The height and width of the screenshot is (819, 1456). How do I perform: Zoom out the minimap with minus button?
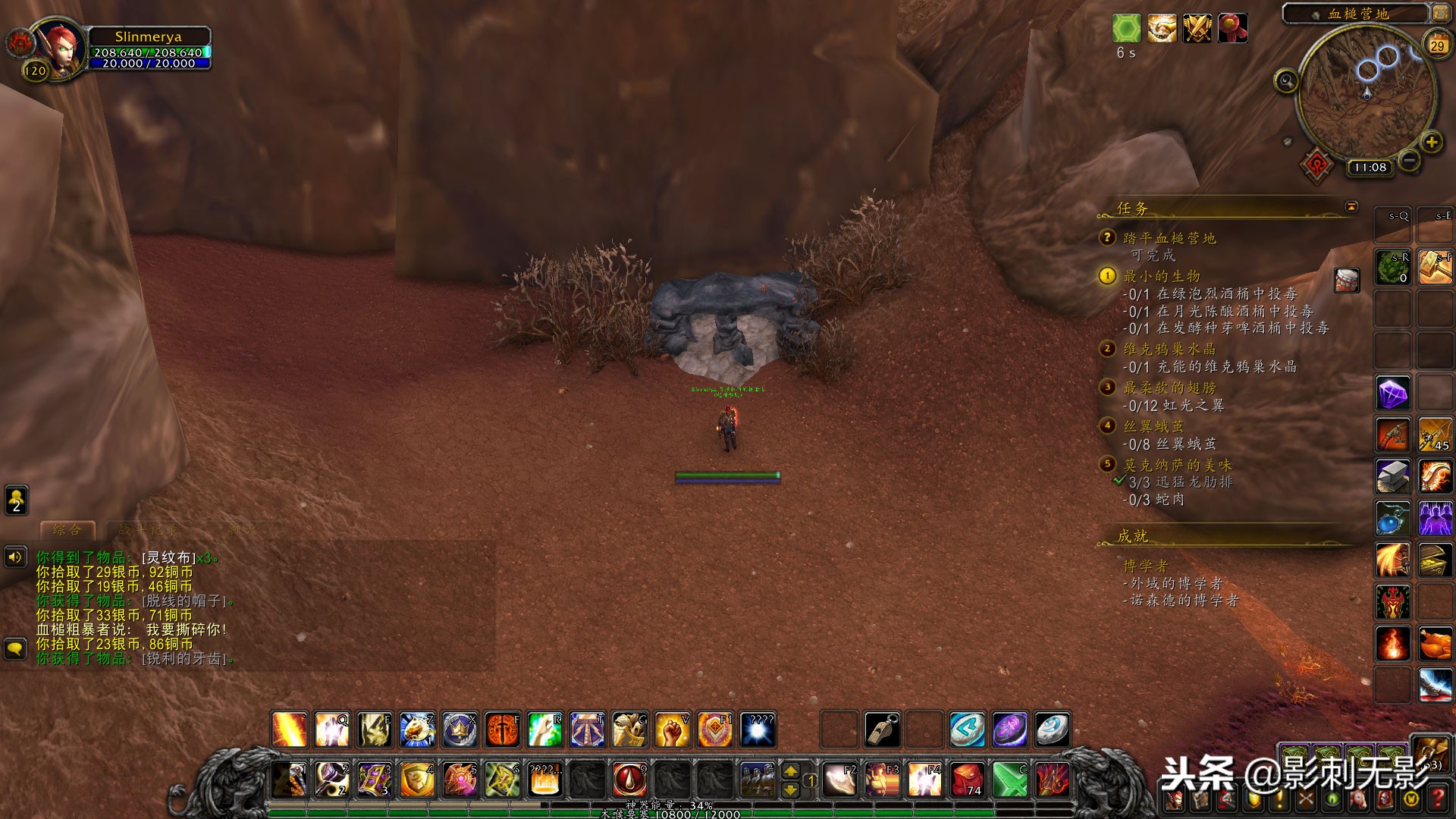click(1409, 160)
